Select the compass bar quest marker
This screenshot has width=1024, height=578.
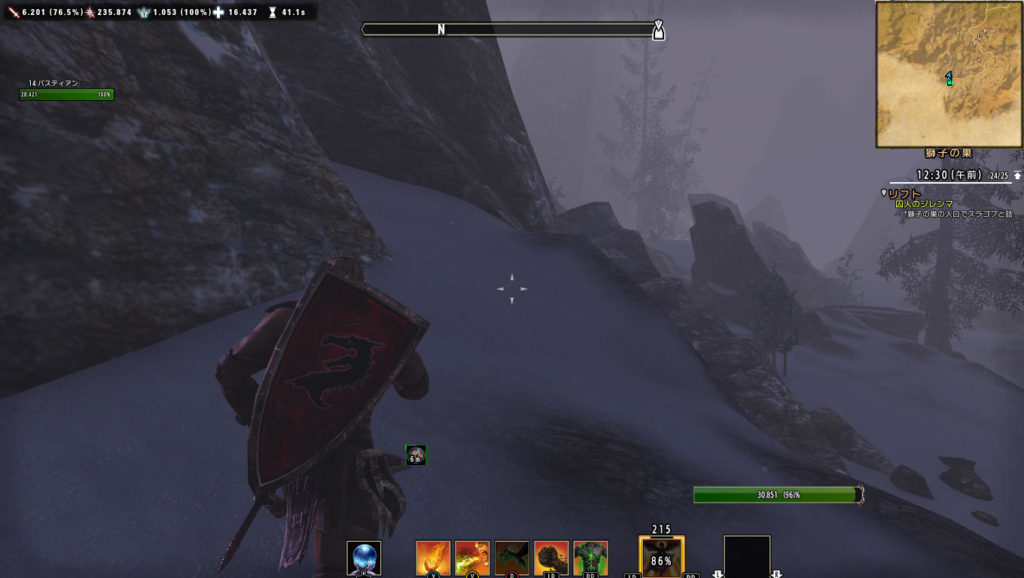coord(657,30)
